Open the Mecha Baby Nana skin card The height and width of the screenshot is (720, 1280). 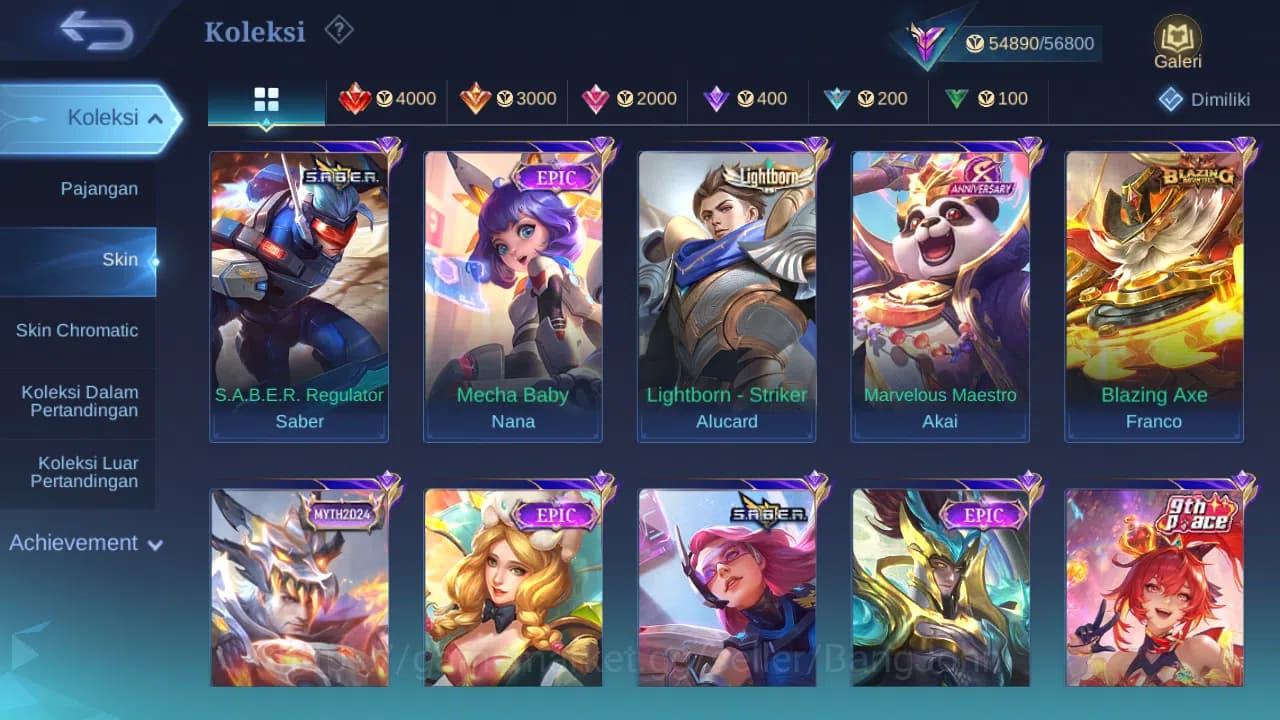click(513, 290)
